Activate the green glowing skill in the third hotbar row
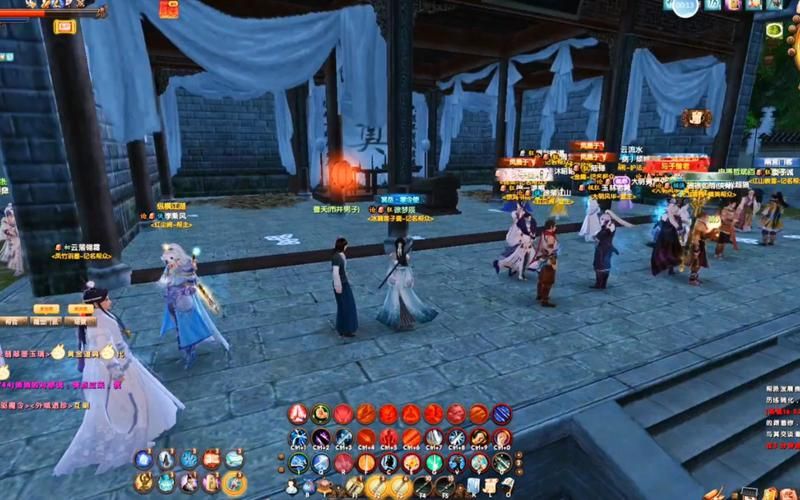 coord(433,462)
